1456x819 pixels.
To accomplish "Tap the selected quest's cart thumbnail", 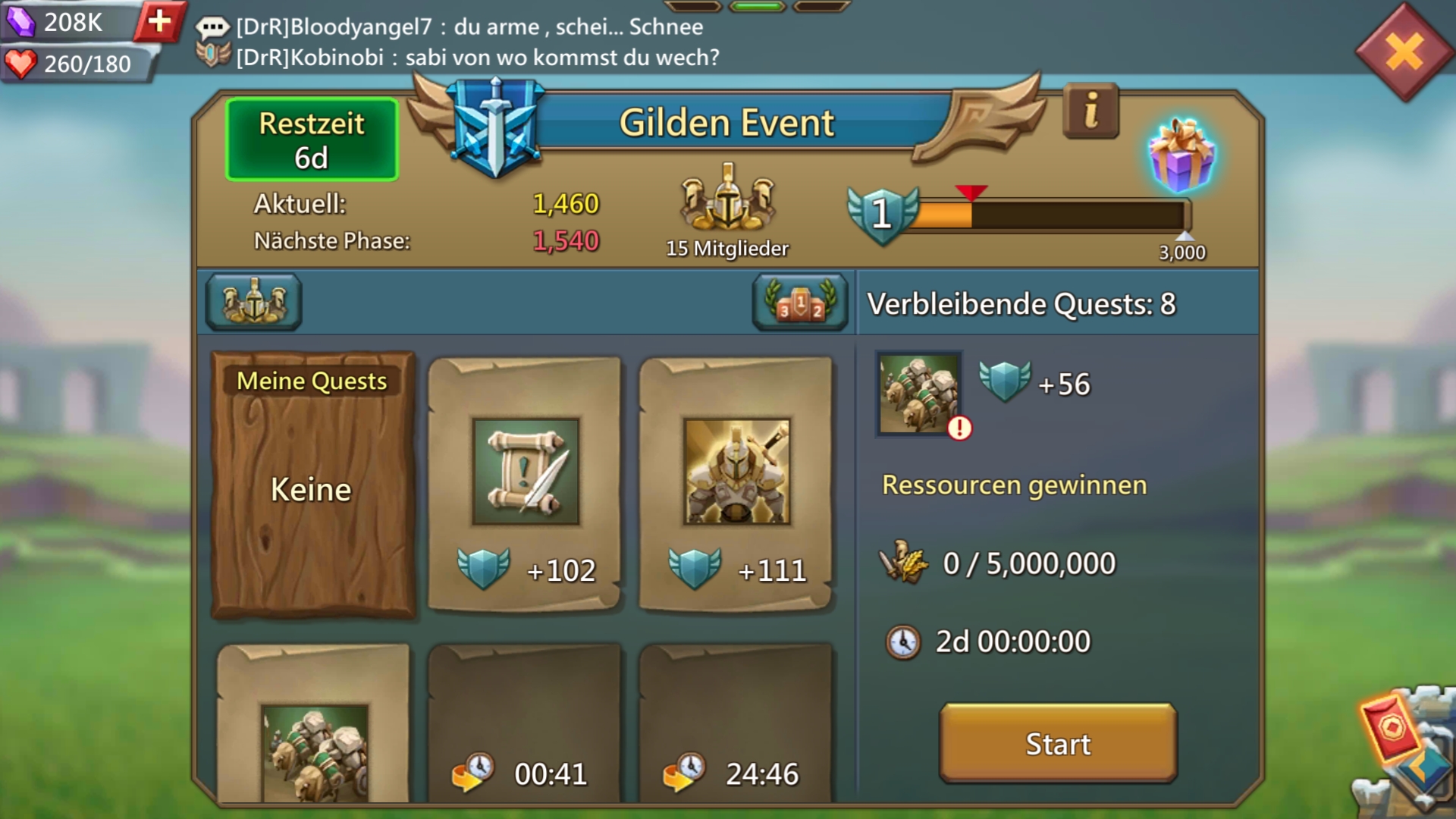I will pos(919,393).
